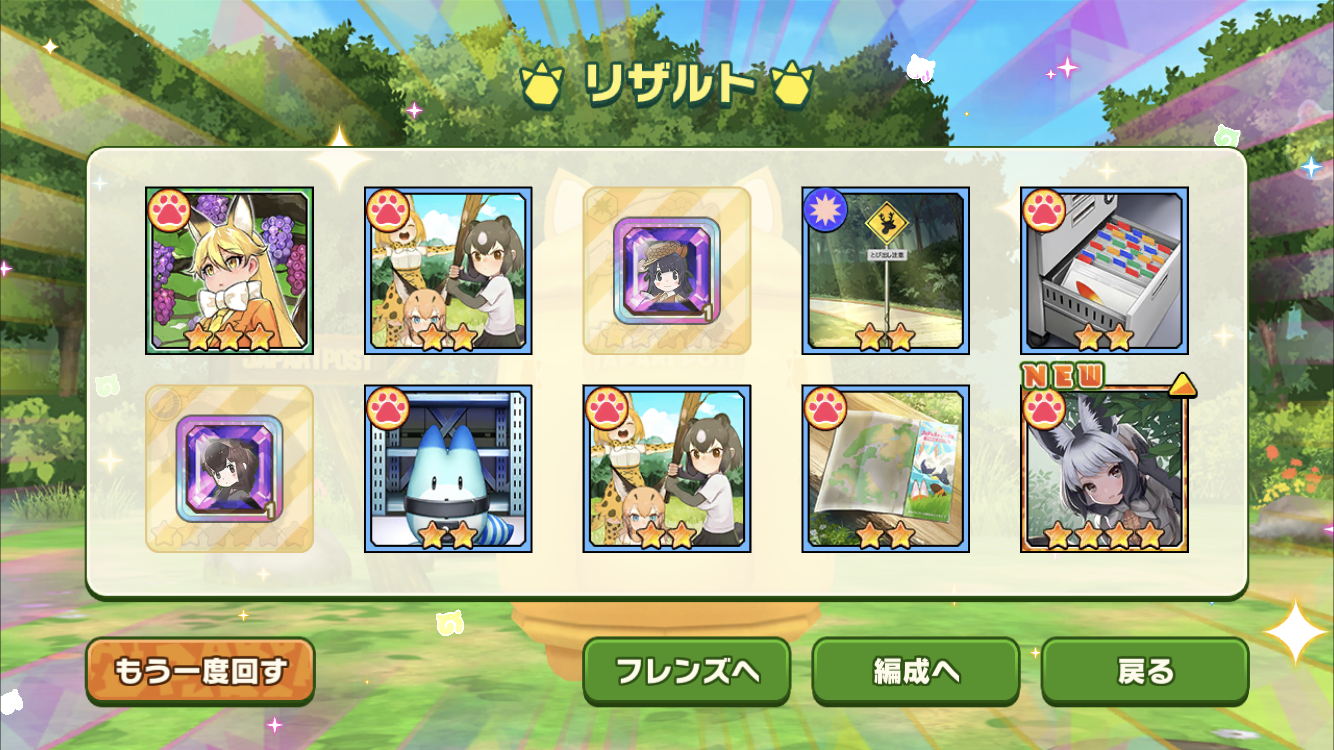The image size is (1334, 750).
Task: Select the blue Lucky Beast robot card
Action: (448, 468)
